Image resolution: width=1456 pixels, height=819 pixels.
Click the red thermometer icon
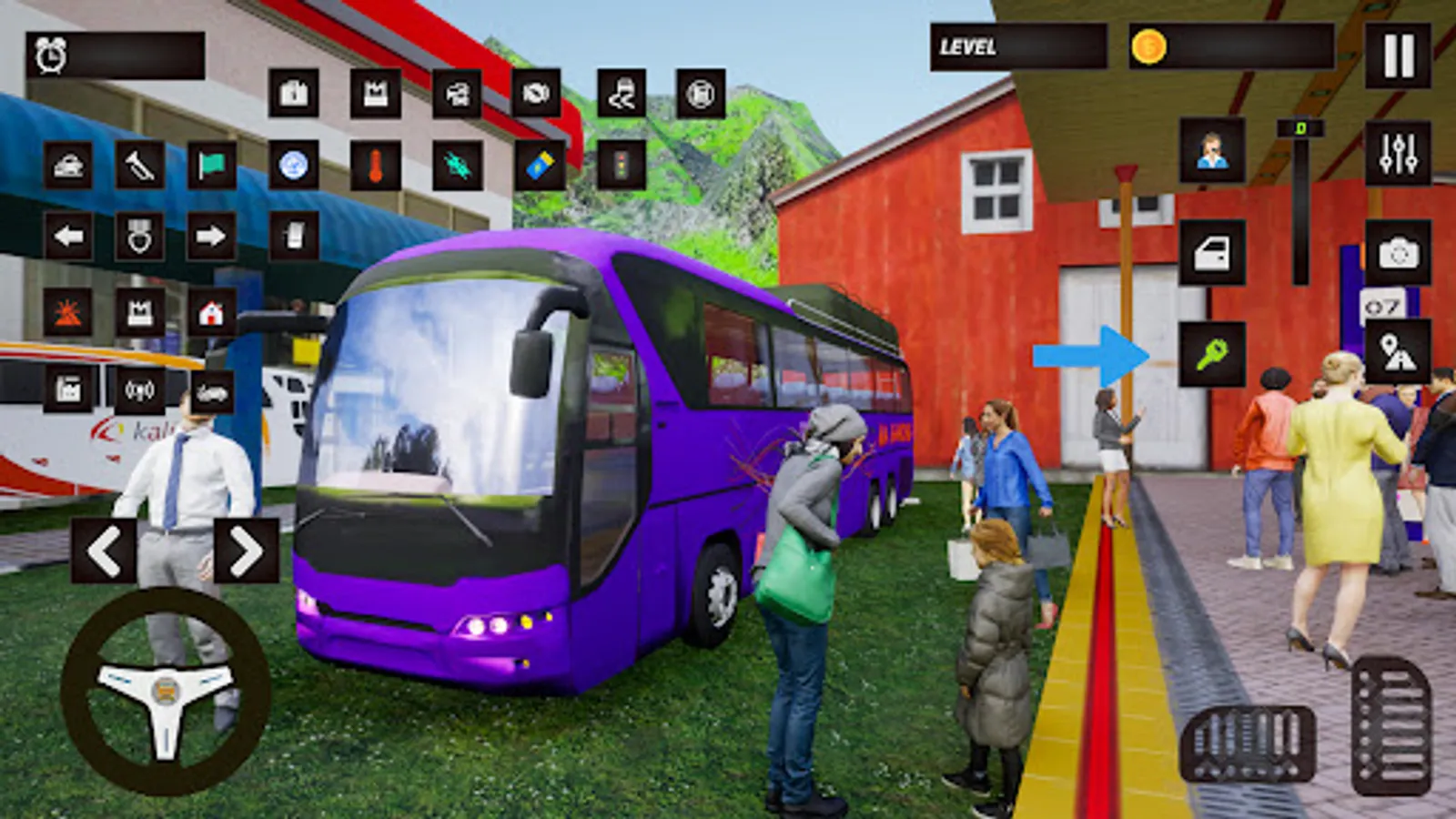(375, 166)
